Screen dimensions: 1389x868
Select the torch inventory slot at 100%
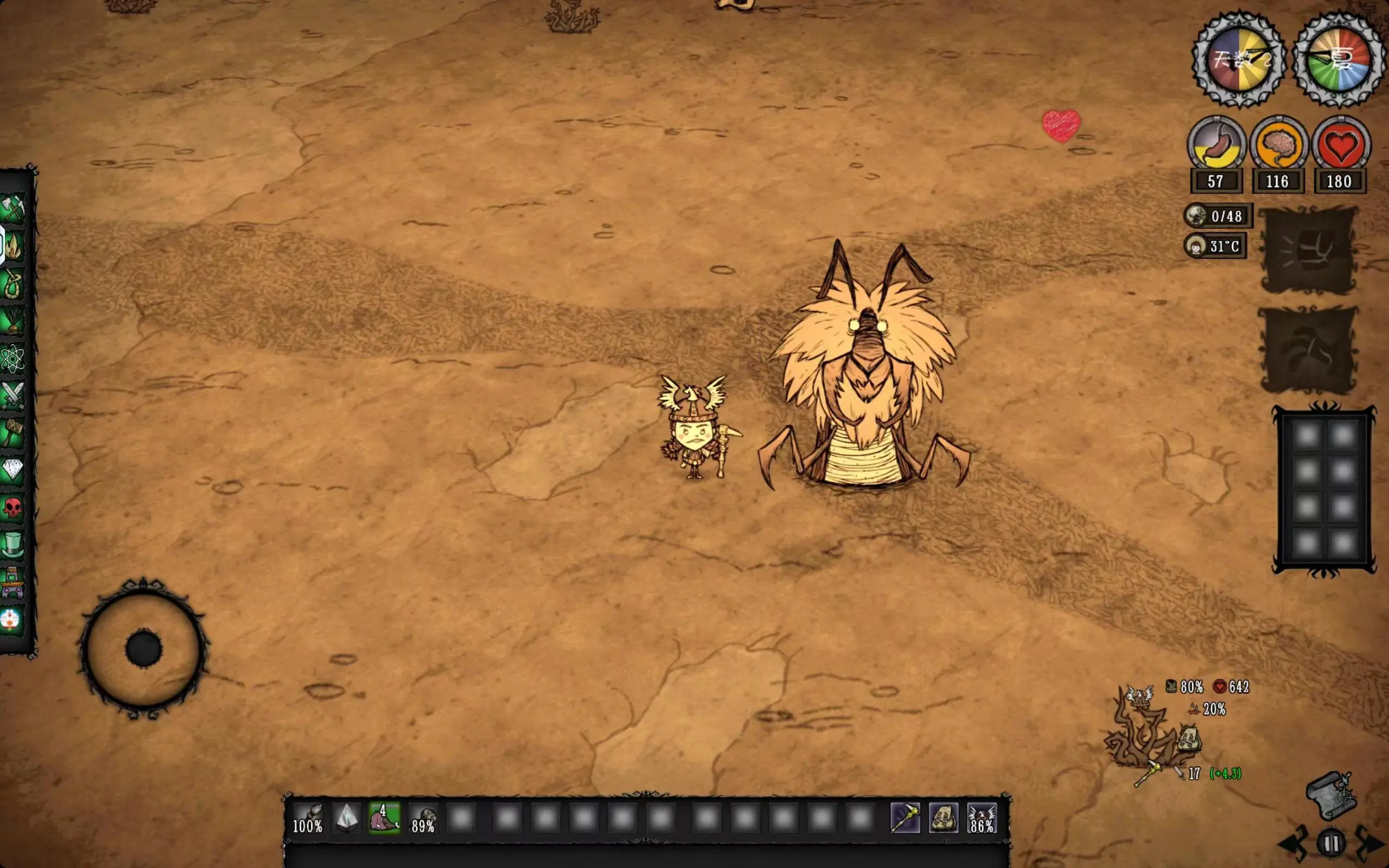[x=308, y=818]
